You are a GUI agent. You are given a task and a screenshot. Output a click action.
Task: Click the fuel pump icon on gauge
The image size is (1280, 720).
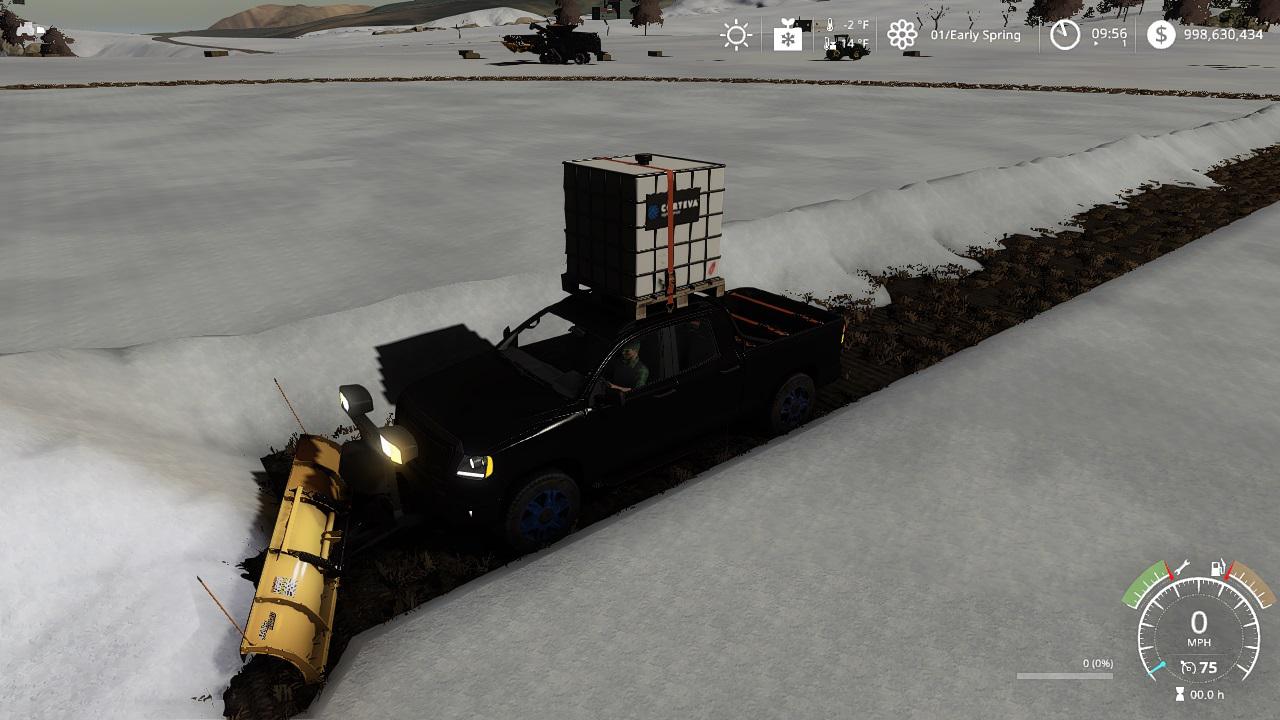(x=1218, y=569)
